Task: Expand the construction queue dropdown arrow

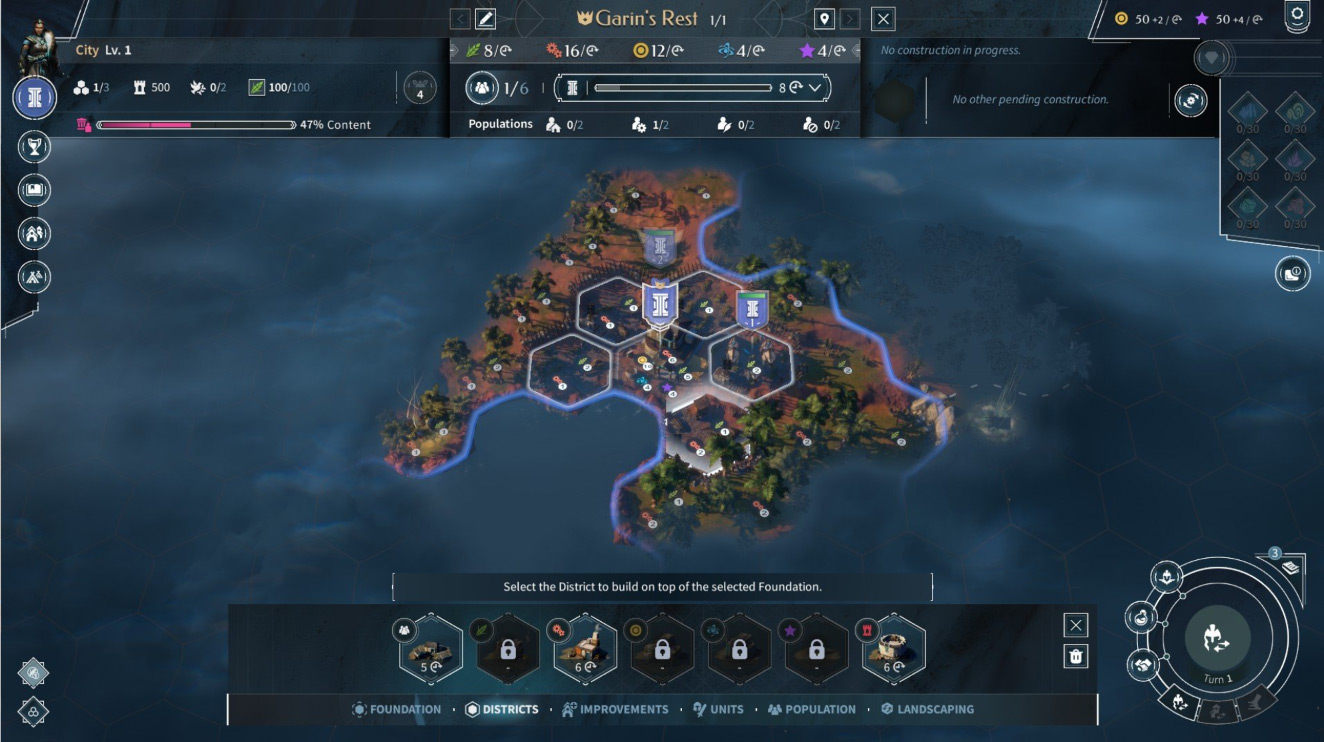Action: 816,88
